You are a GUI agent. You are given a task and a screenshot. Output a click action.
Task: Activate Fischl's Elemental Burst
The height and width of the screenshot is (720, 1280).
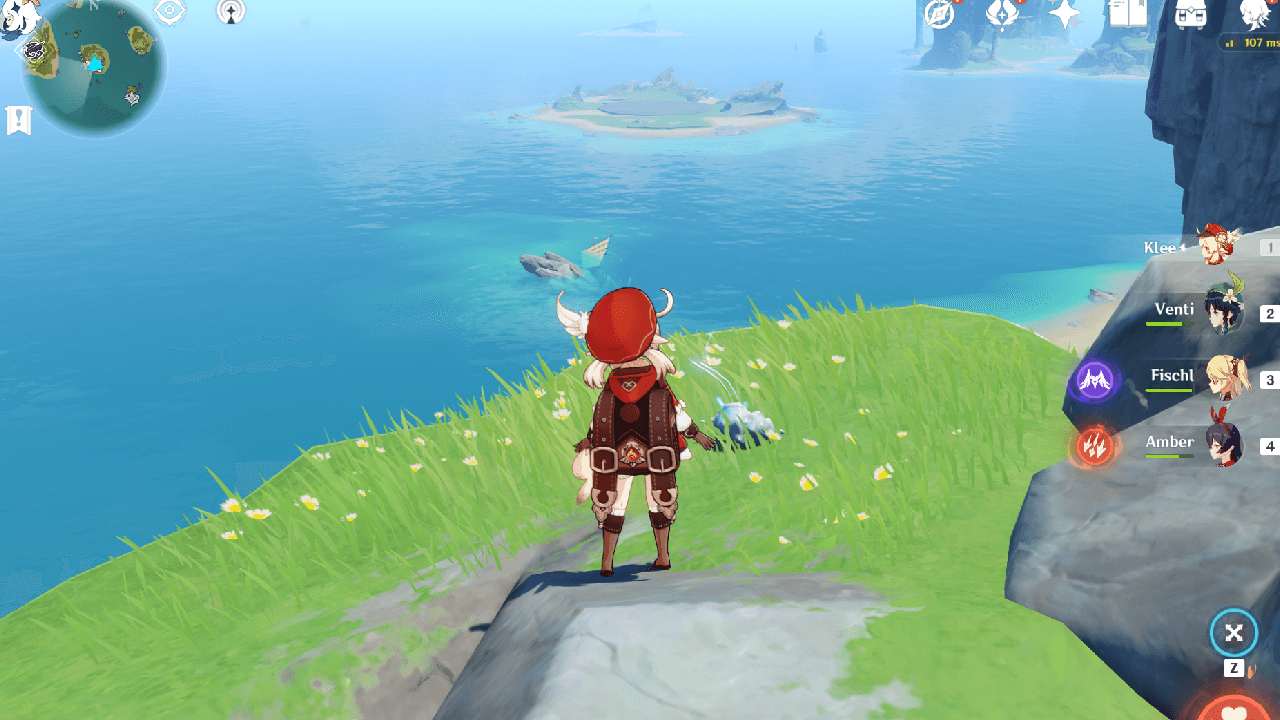[1093, 381]
